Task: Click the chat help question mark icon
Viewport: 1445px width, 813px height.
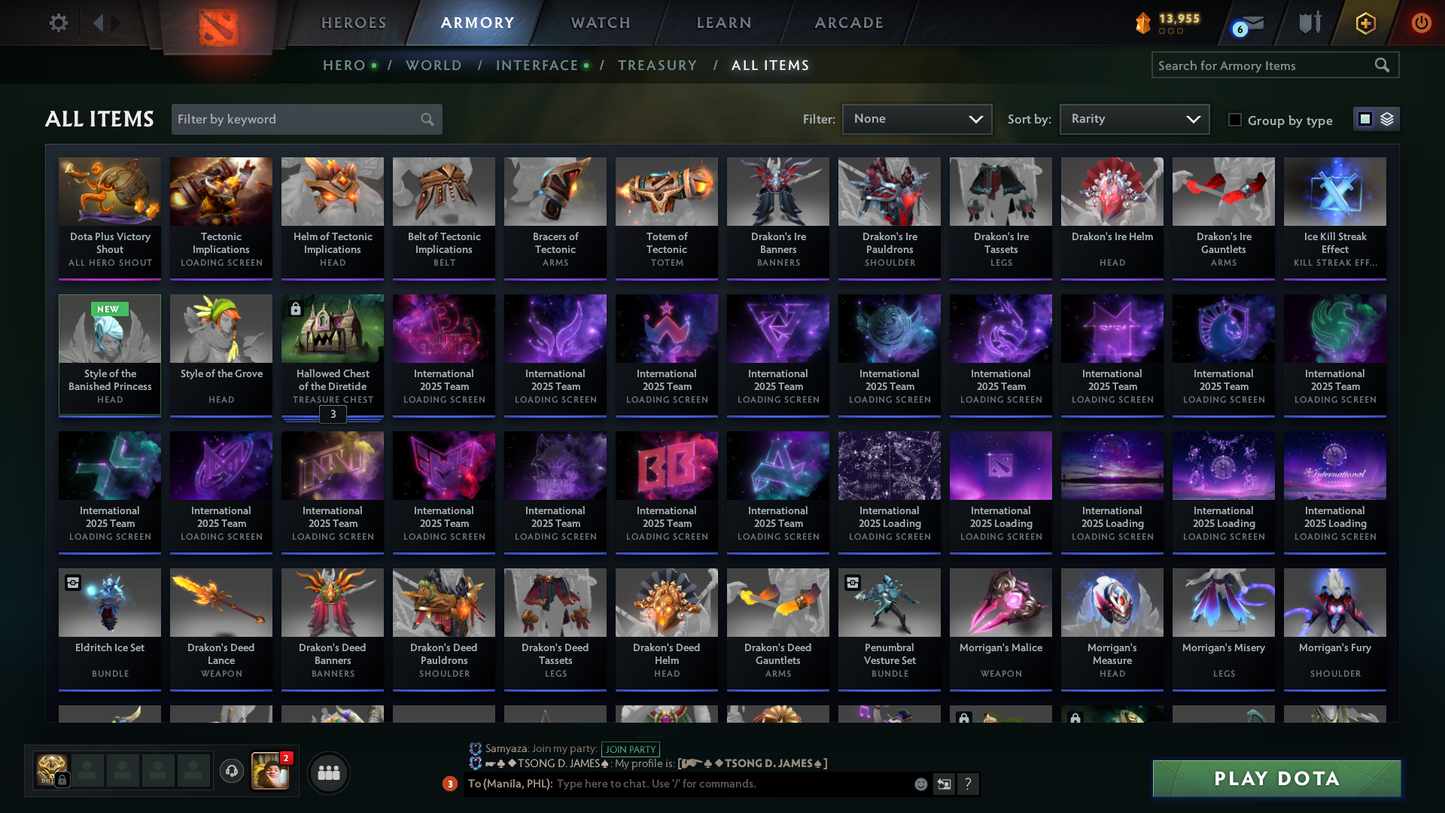Action: pyautogui.click(x=967, y=784)
